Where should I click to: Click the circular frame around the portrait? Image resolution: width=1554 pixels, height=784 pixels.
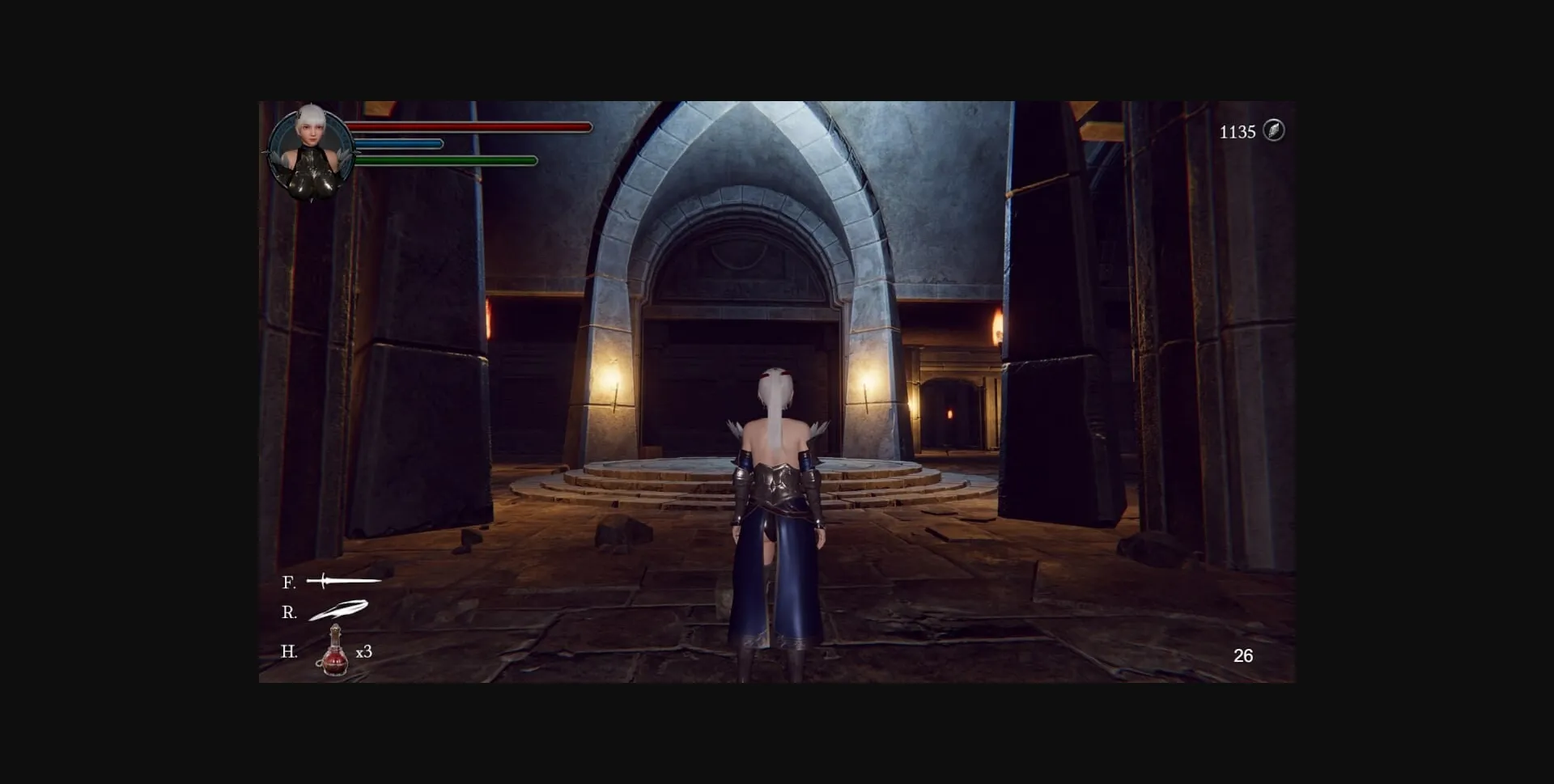[x=312, y=146]
